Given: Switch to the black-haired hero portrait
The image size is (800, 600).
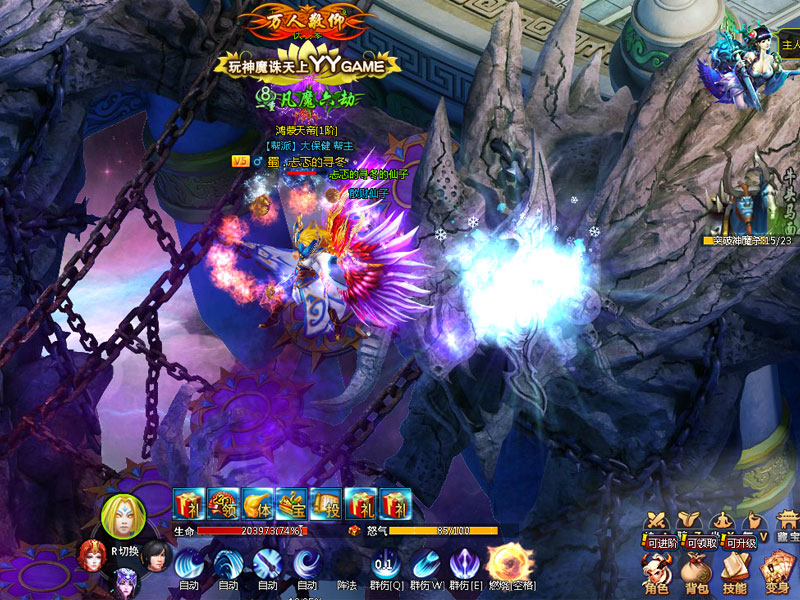Looking at the screenshot, I should click(x=154, y=553).
